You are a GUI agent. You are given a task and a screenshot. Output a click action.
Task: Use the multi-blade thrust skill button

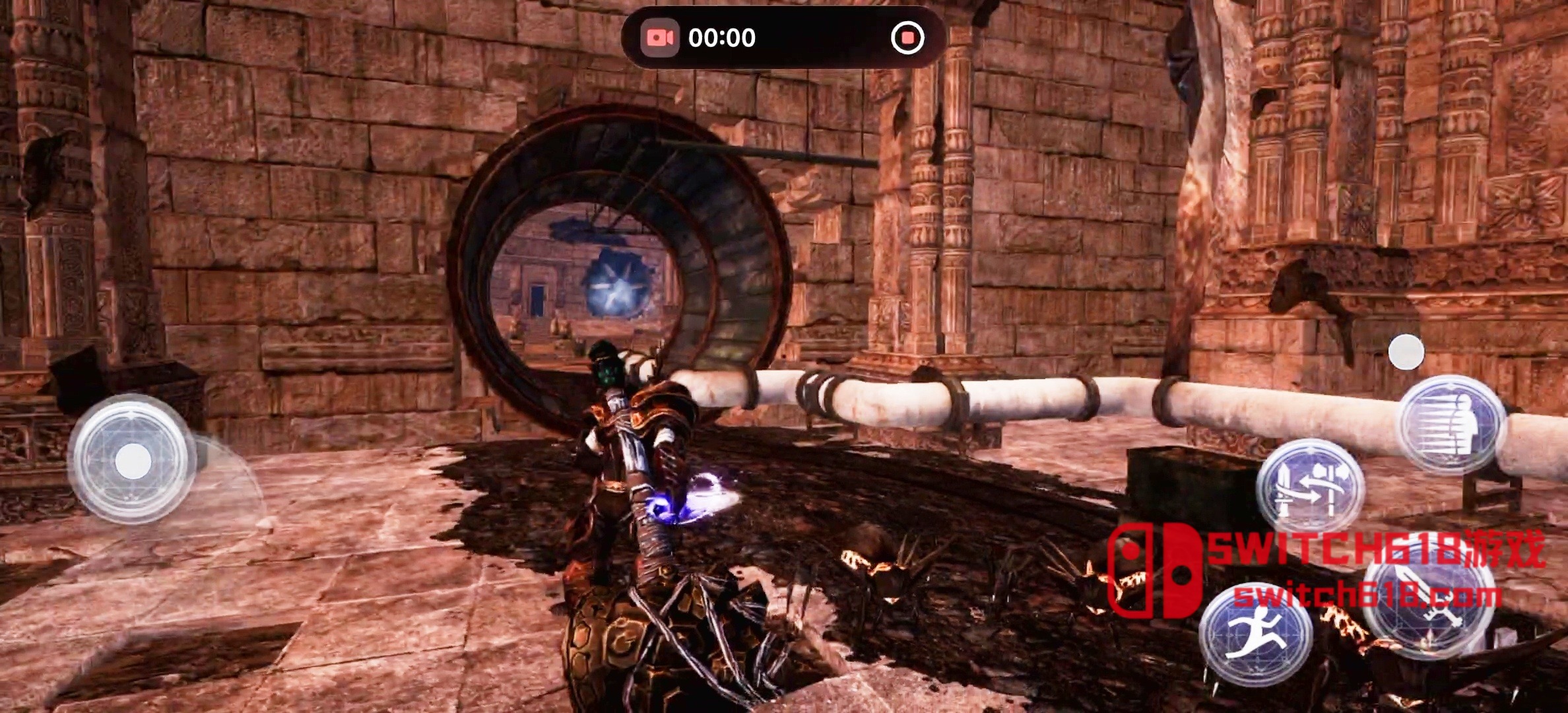(1453, 424)
